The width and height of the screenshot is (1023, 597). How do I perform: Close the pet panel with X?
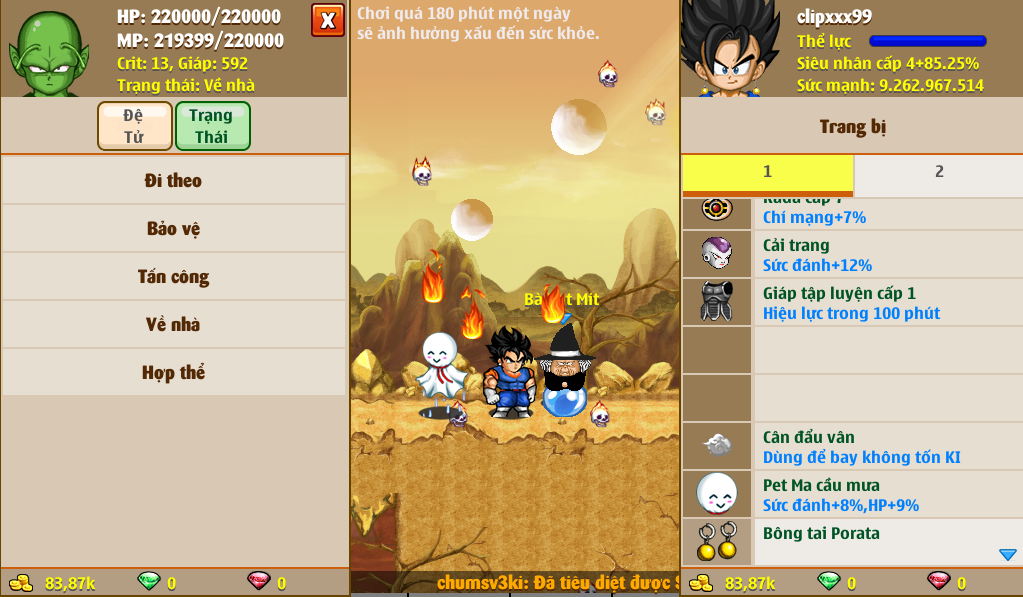(327, 20)
